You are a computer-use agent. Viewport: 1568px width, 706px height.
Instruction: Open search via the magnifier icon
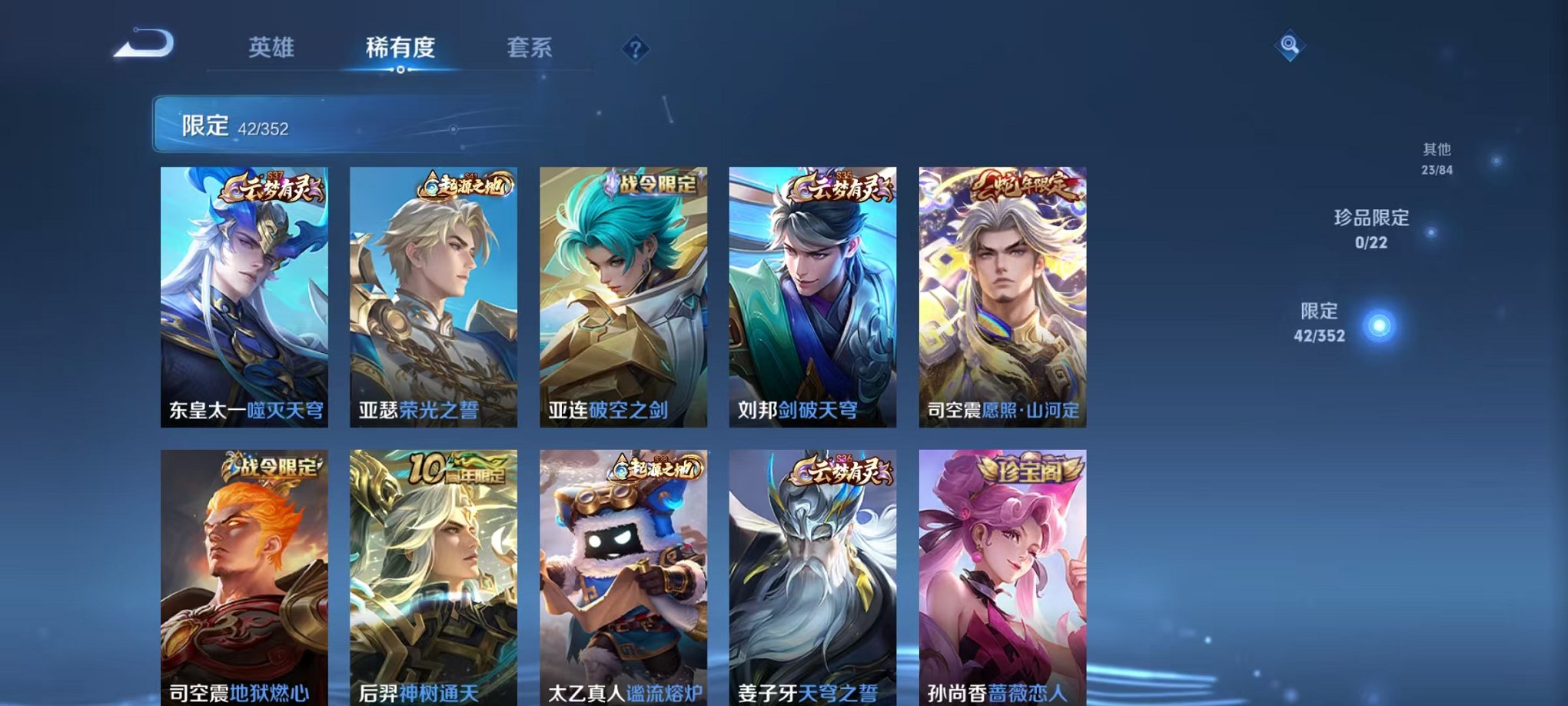1289,46
